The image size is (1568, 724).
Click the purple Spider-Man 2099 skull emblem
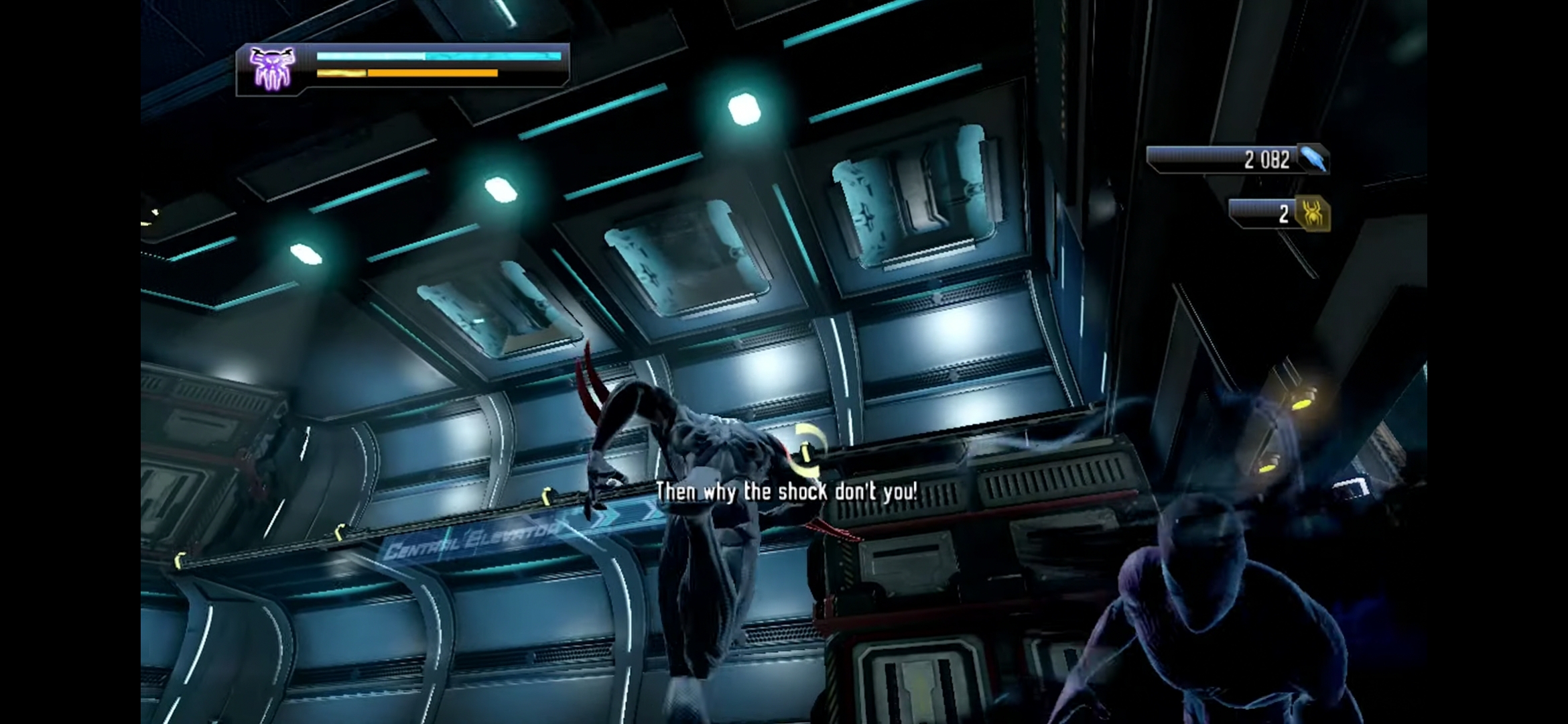click(272, 68)
